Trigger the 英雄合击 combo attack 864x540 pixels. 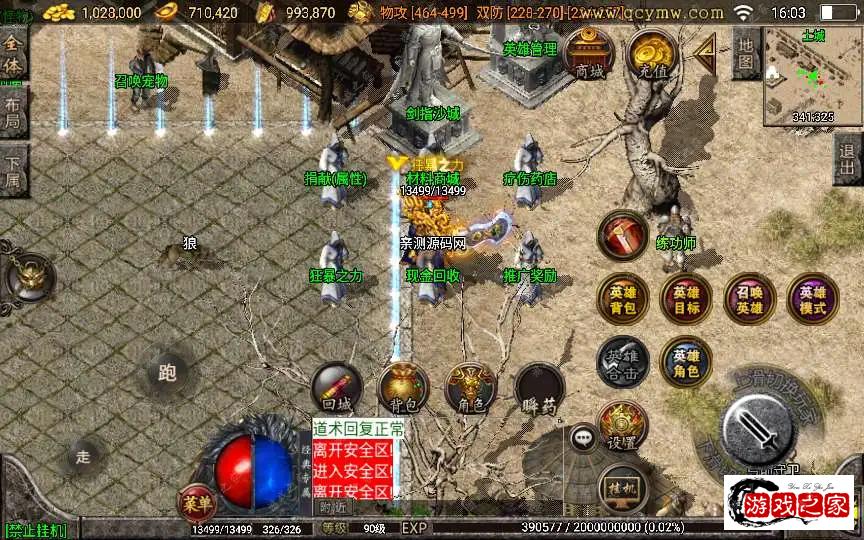point(622,362)
